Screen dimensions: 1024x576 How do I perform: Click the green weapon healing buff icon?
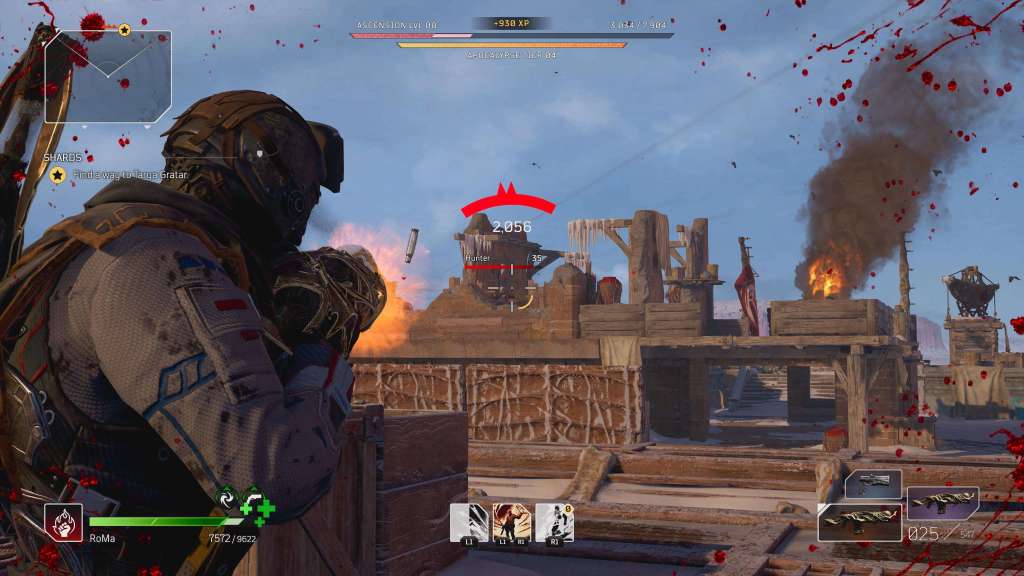click(x=257, y=506)
